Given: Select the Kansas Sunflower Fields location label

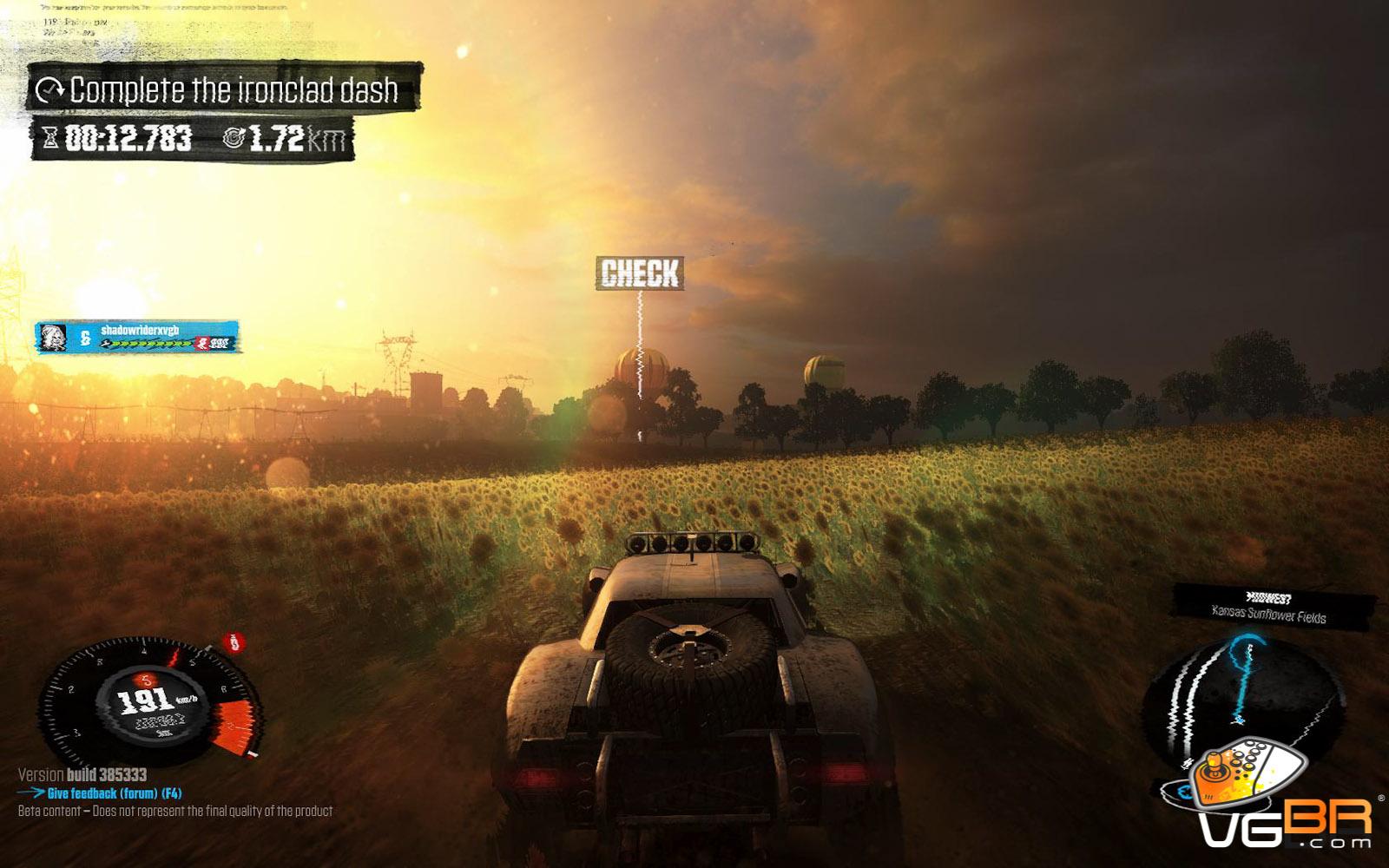Looking at the screenshot, I should tap(1268, 616).
